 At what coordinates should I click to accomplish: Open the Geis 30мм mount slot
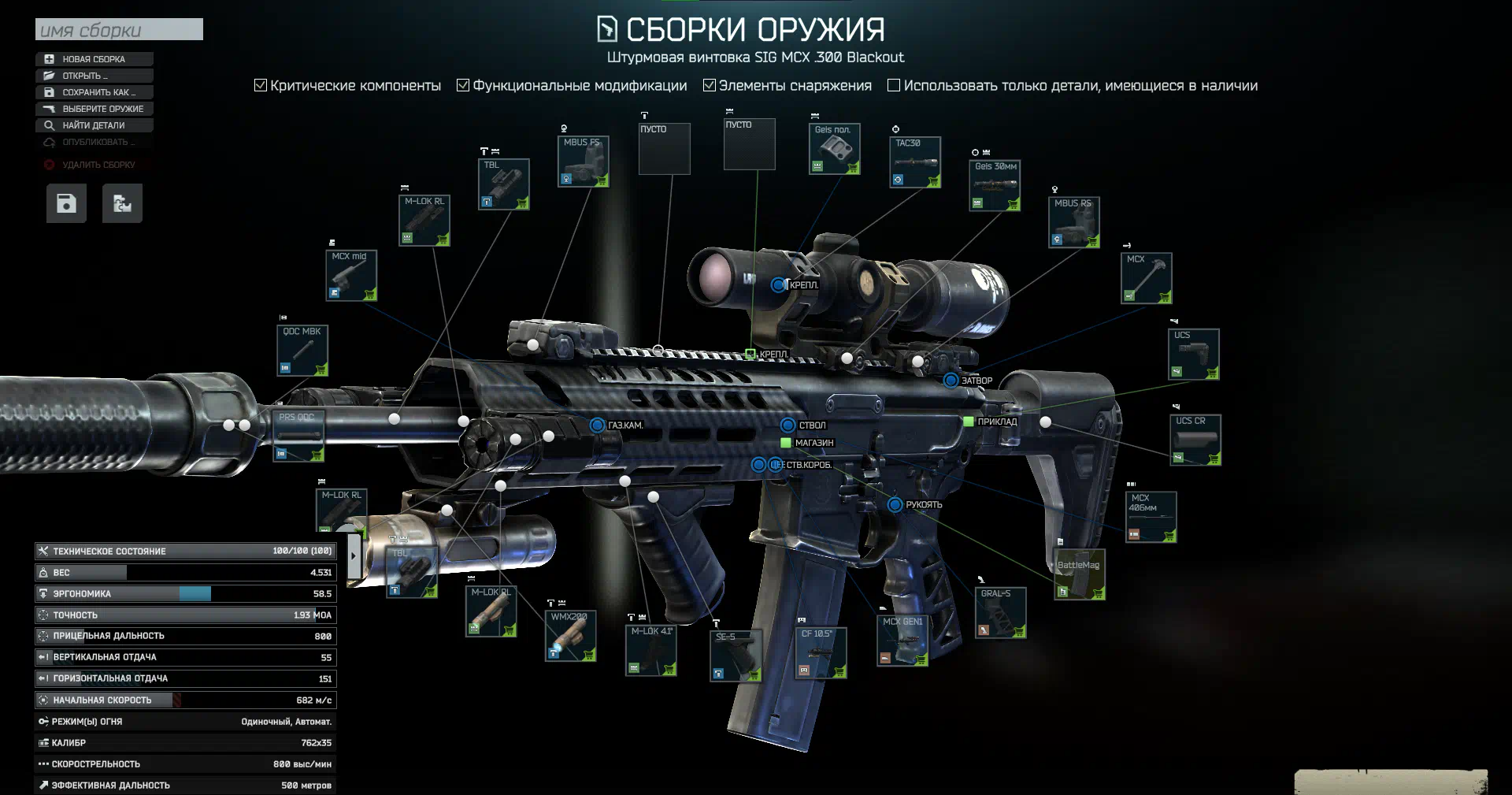click(995, 186)
